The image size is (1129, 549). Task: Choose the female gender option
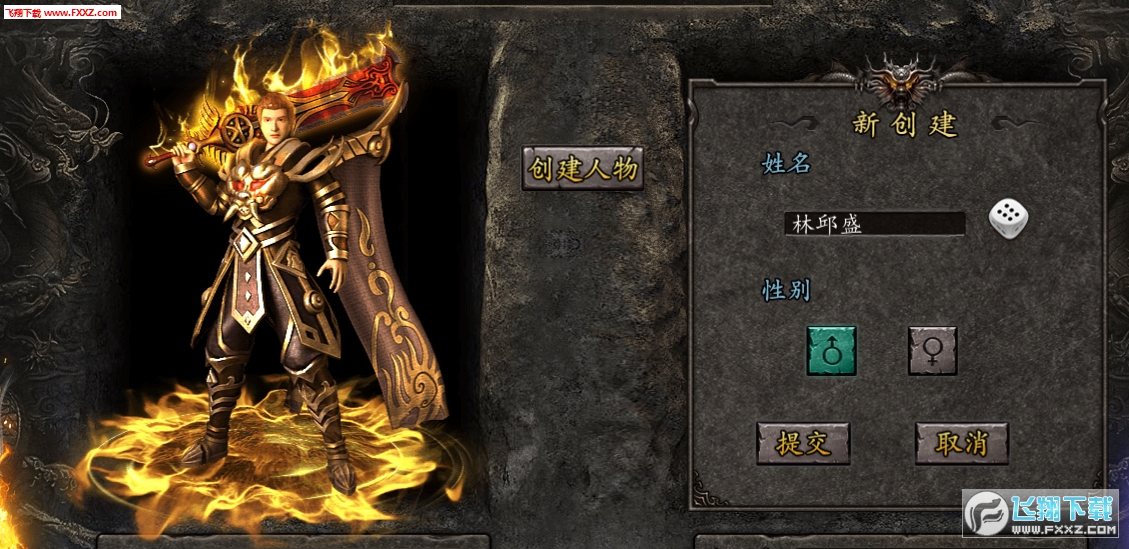(x=932, y=351)
